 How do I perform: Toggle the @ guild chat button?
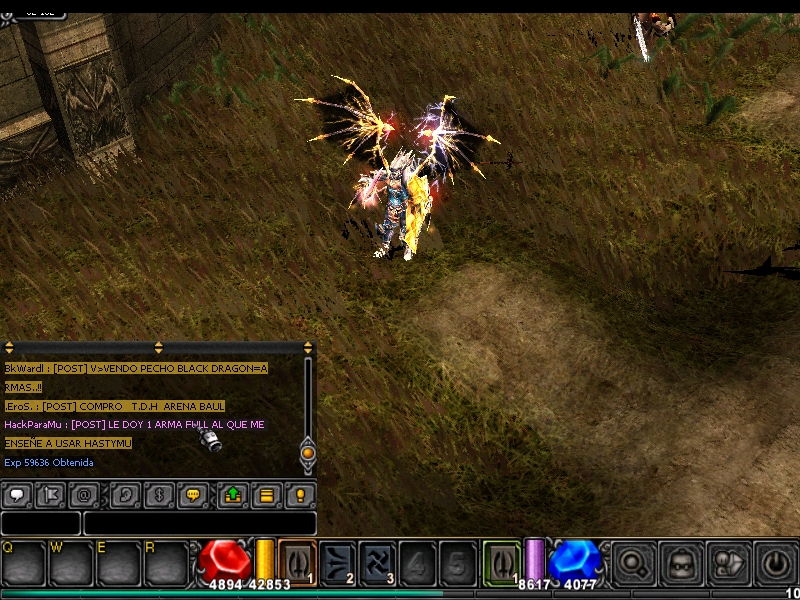click(84, 495)
